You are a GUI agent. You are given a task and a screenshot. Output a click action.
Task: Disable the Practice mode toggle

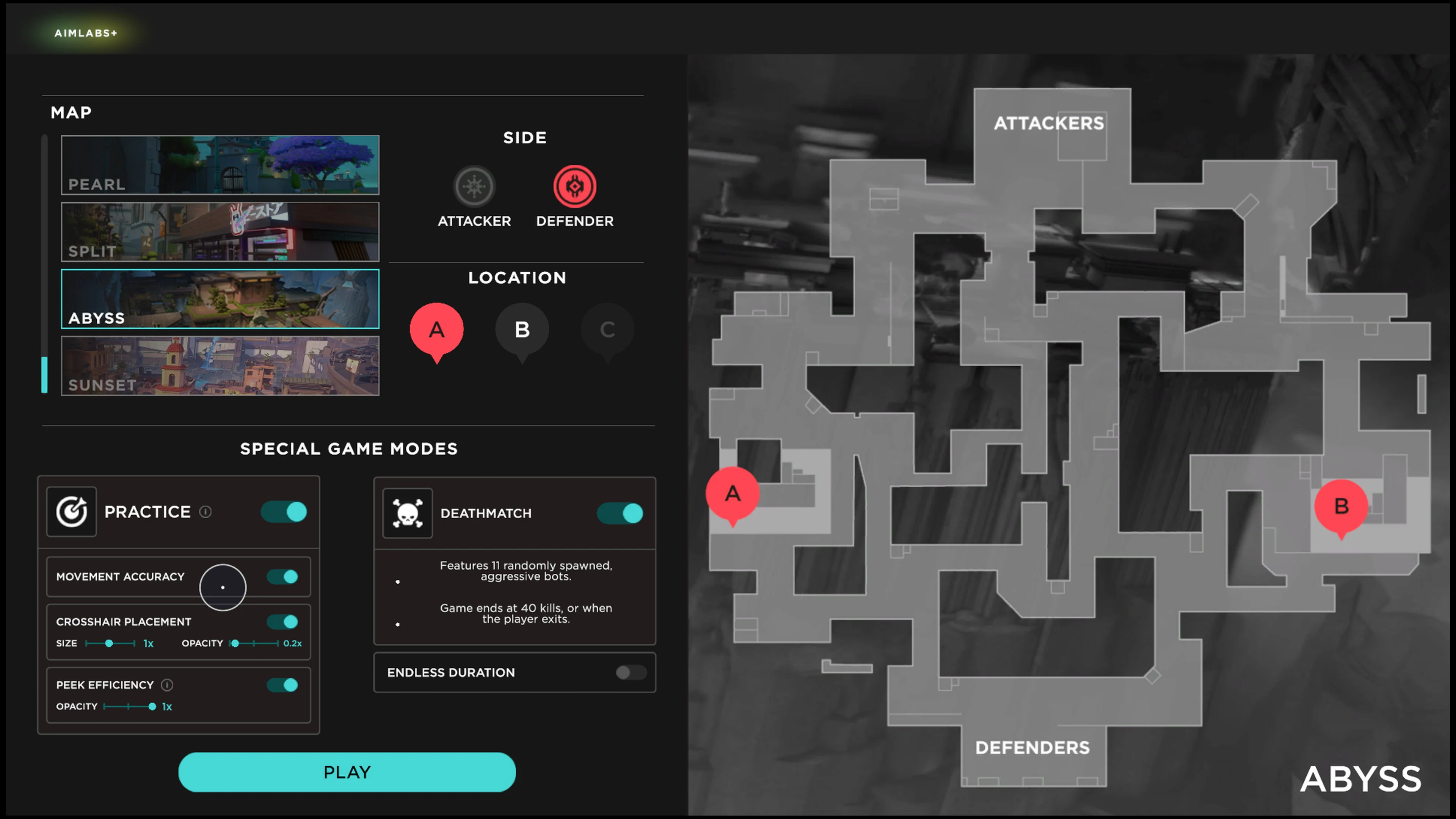284,511
